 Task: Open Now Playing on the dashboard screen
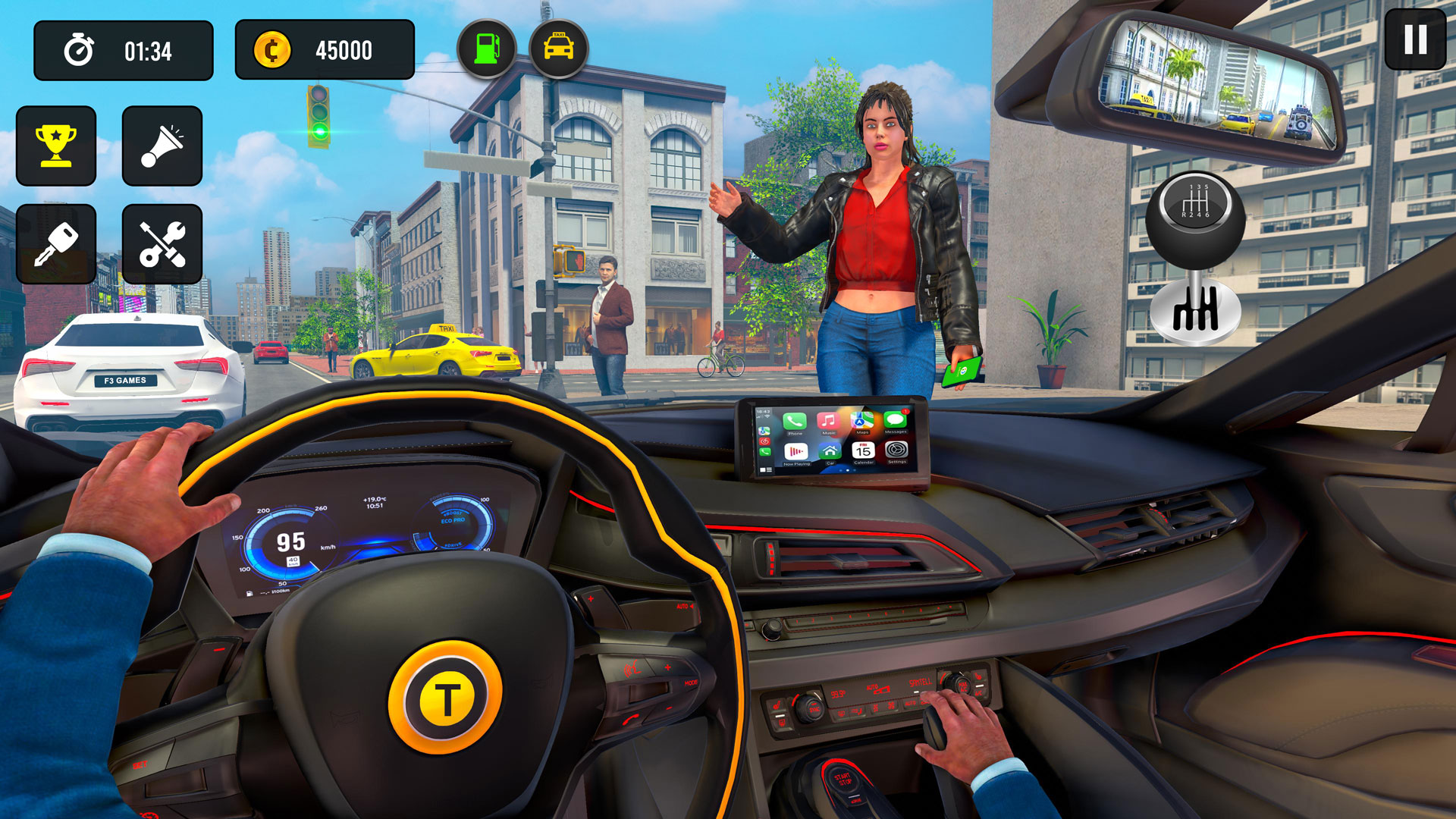point(795,452)
